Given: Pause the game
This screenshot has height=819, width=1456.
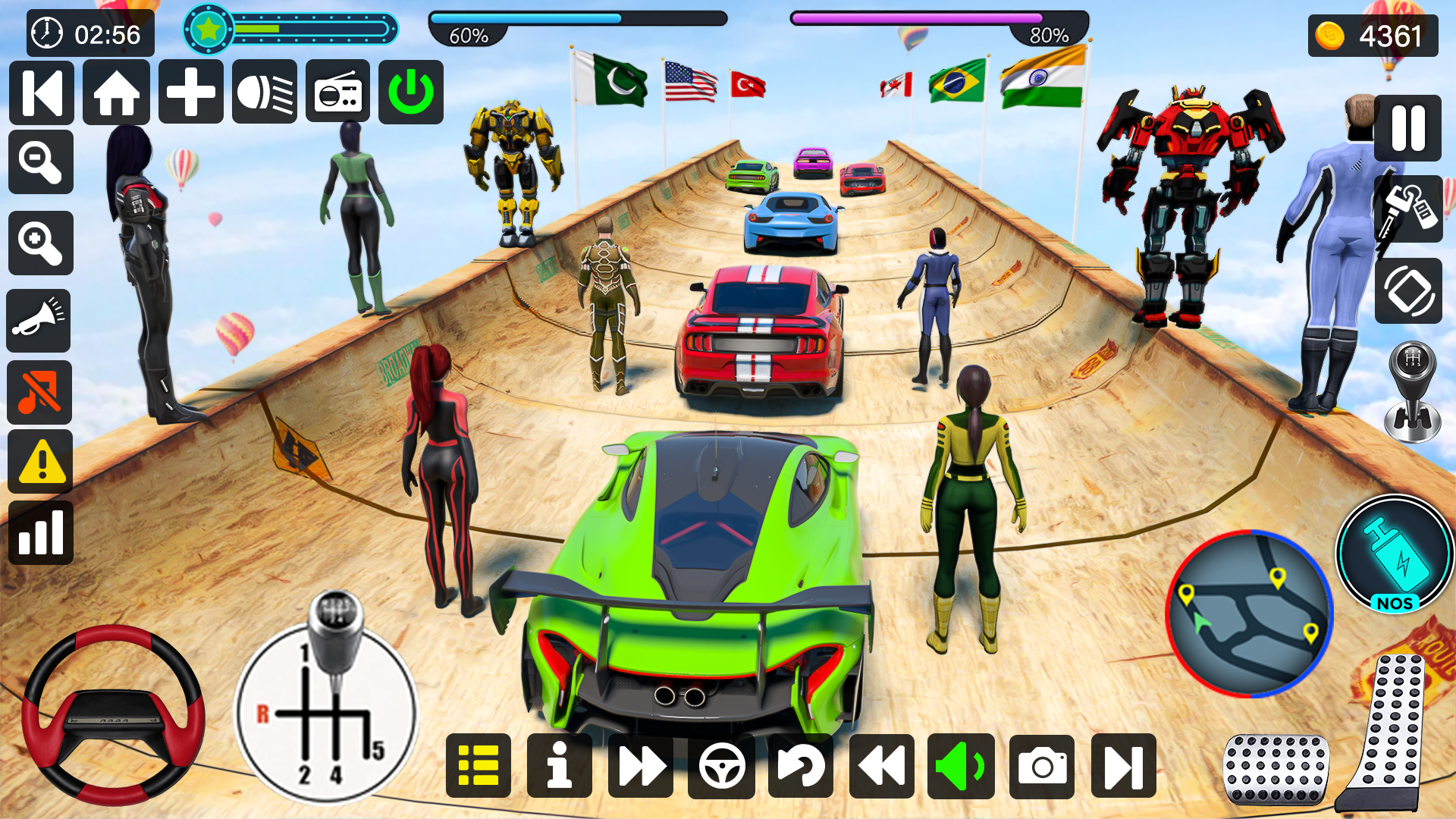Looking at the screenshot, I should pyautogui.click(x=1408, y=129).
